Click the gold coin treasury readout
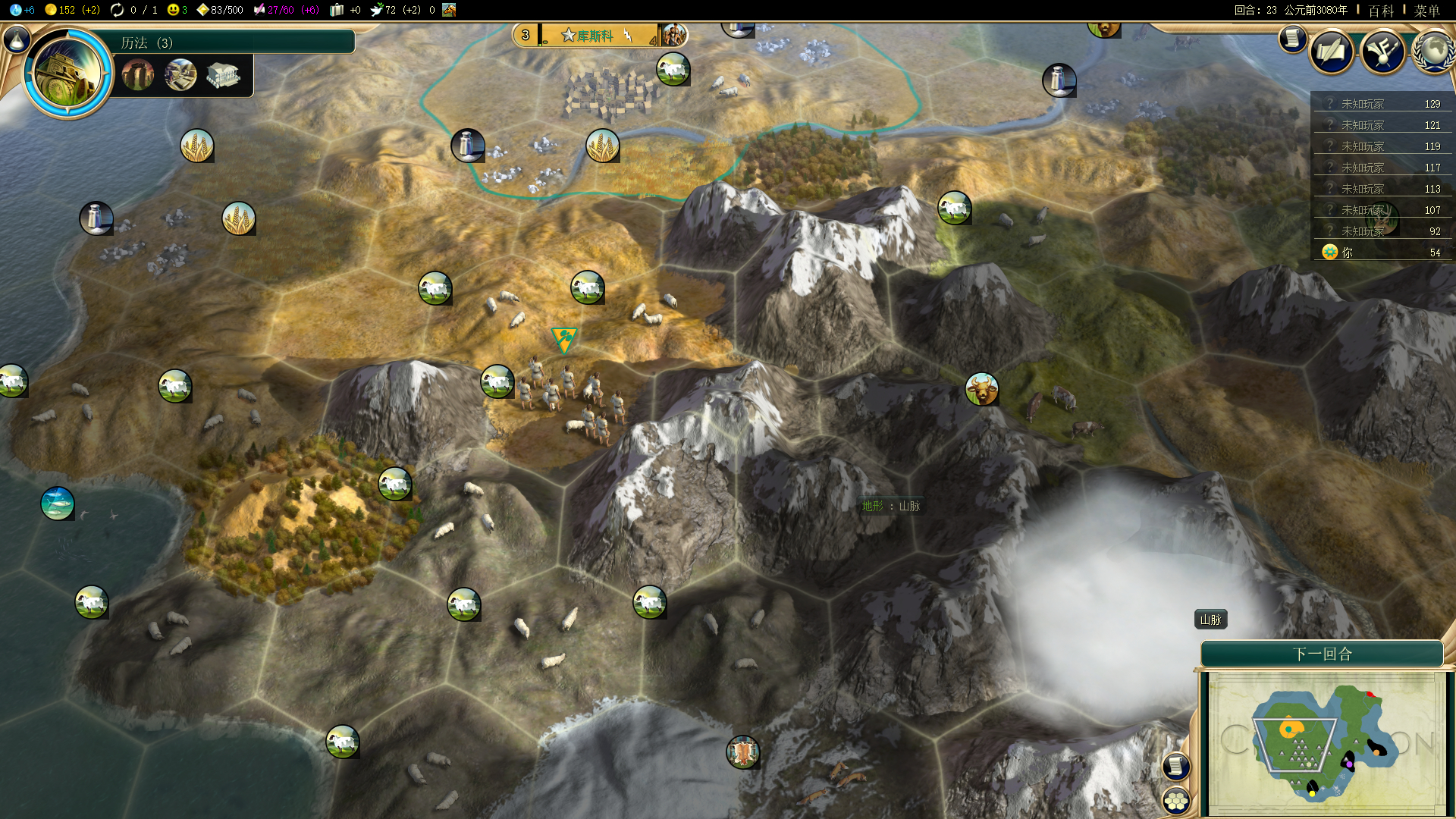The width and height of the screenshot is (1456, 819). pyautogui.click(x=71, y=10)
